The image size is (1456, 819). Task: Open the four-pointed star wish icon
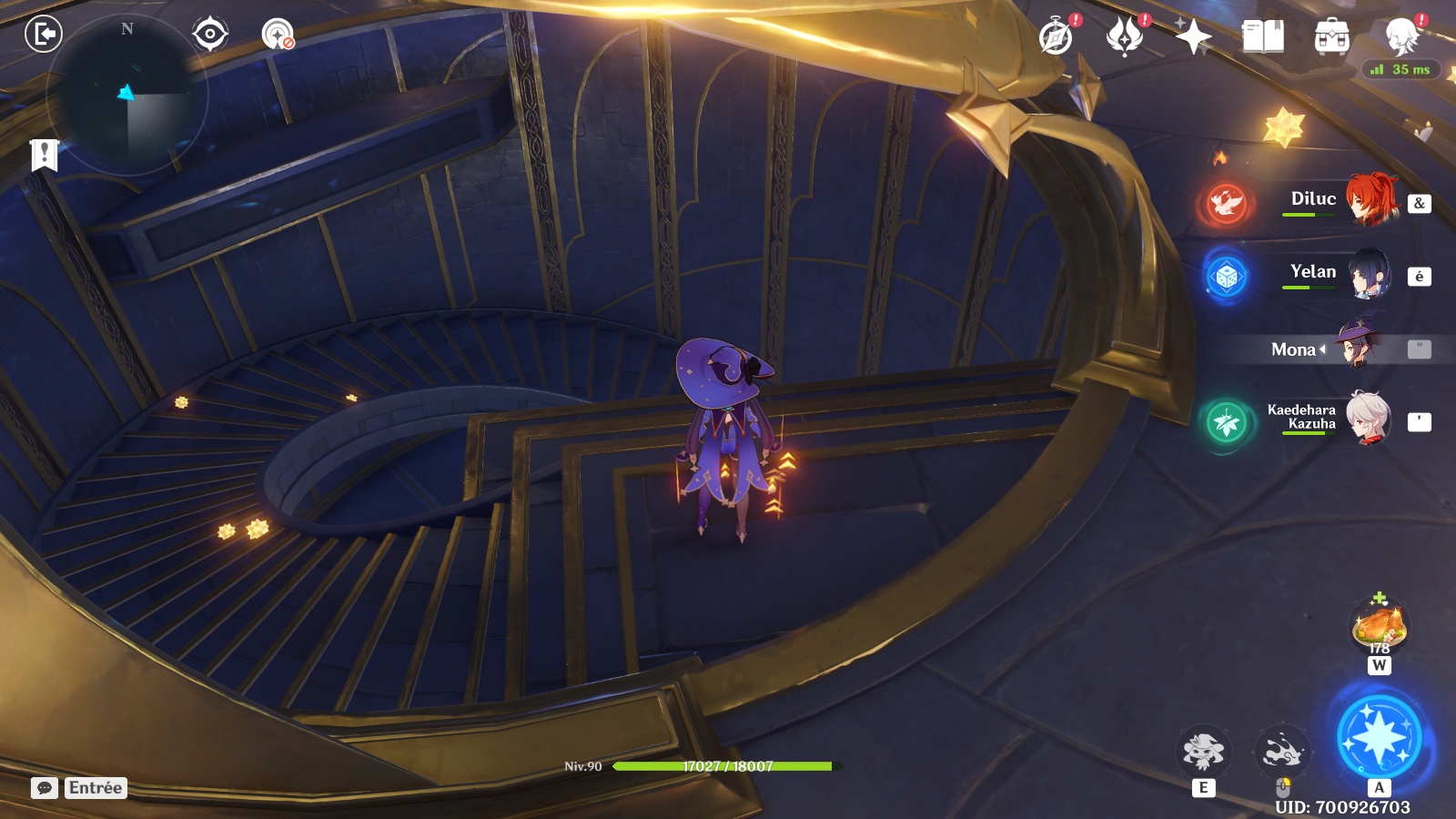tap(1193, 37)
